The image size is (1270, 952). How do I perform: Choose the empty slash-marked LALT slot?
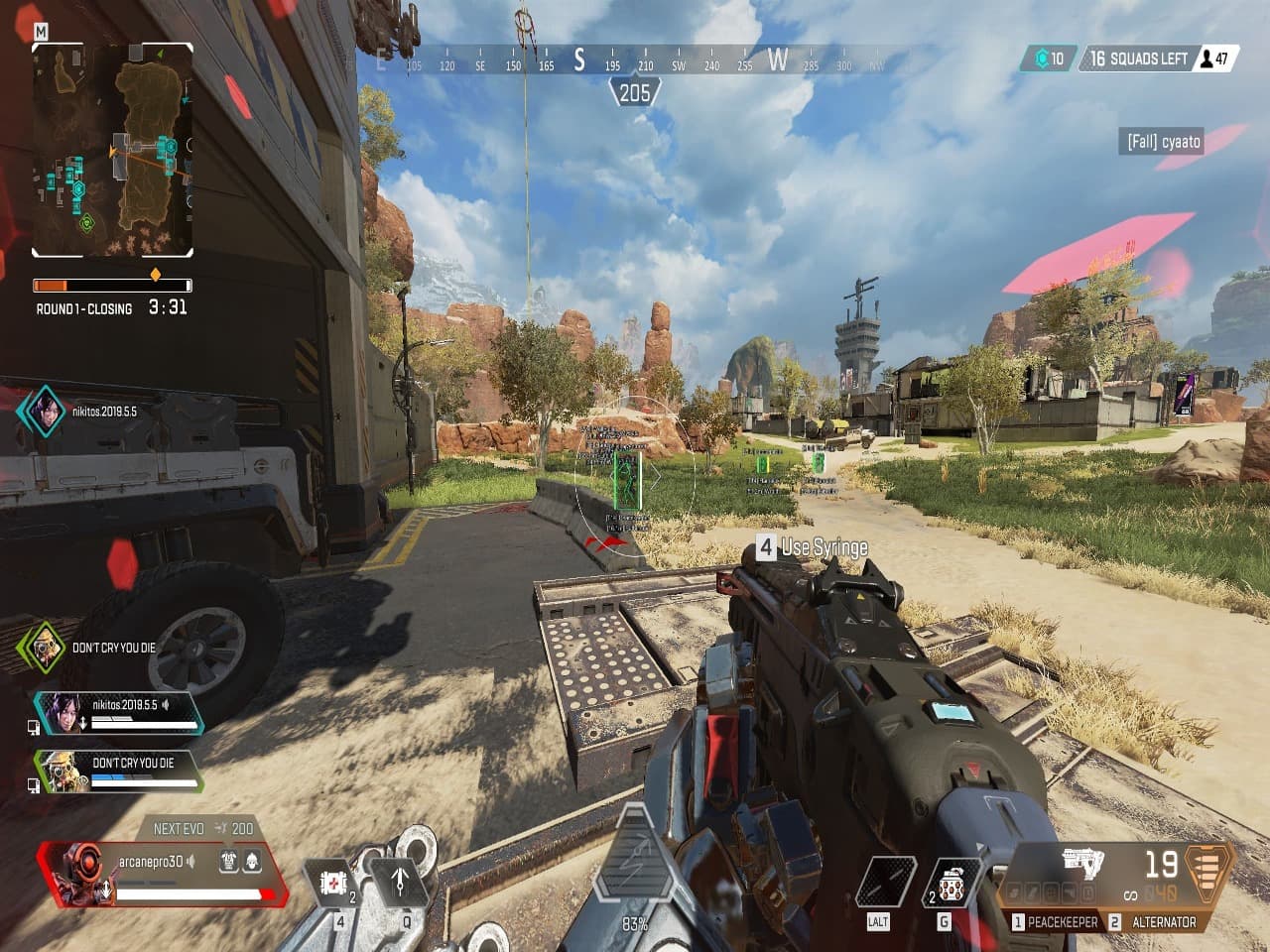884,883
